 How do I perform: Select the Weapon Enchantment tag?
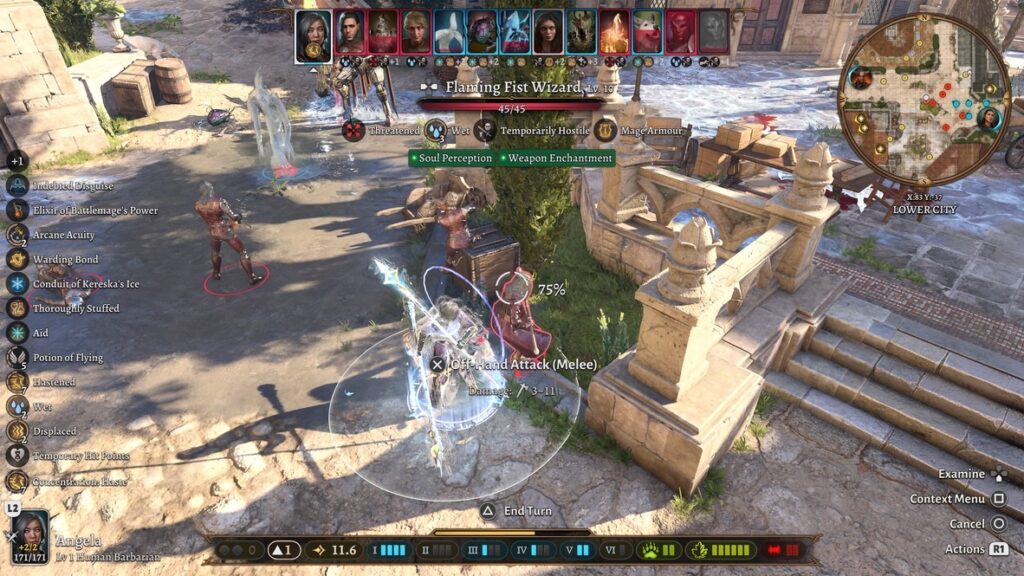coord(559,158)
